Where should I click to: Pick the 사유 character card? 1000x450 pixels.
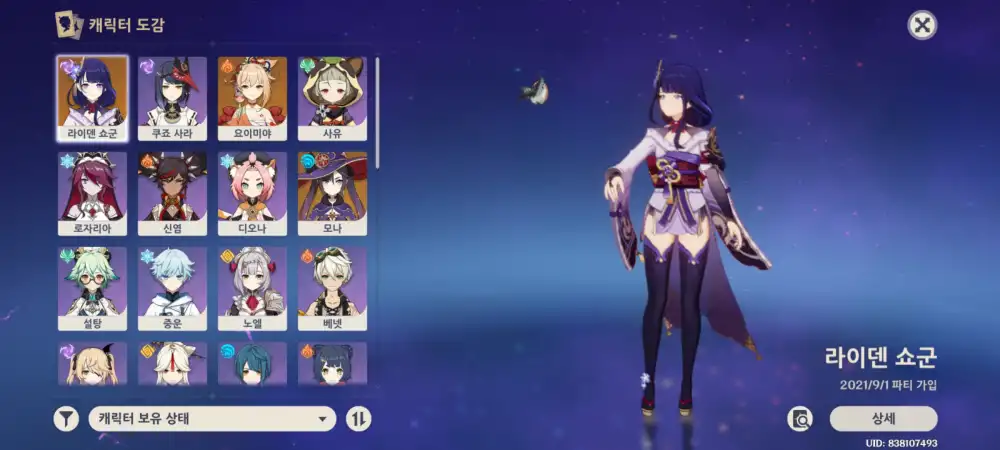pos(332,98)
